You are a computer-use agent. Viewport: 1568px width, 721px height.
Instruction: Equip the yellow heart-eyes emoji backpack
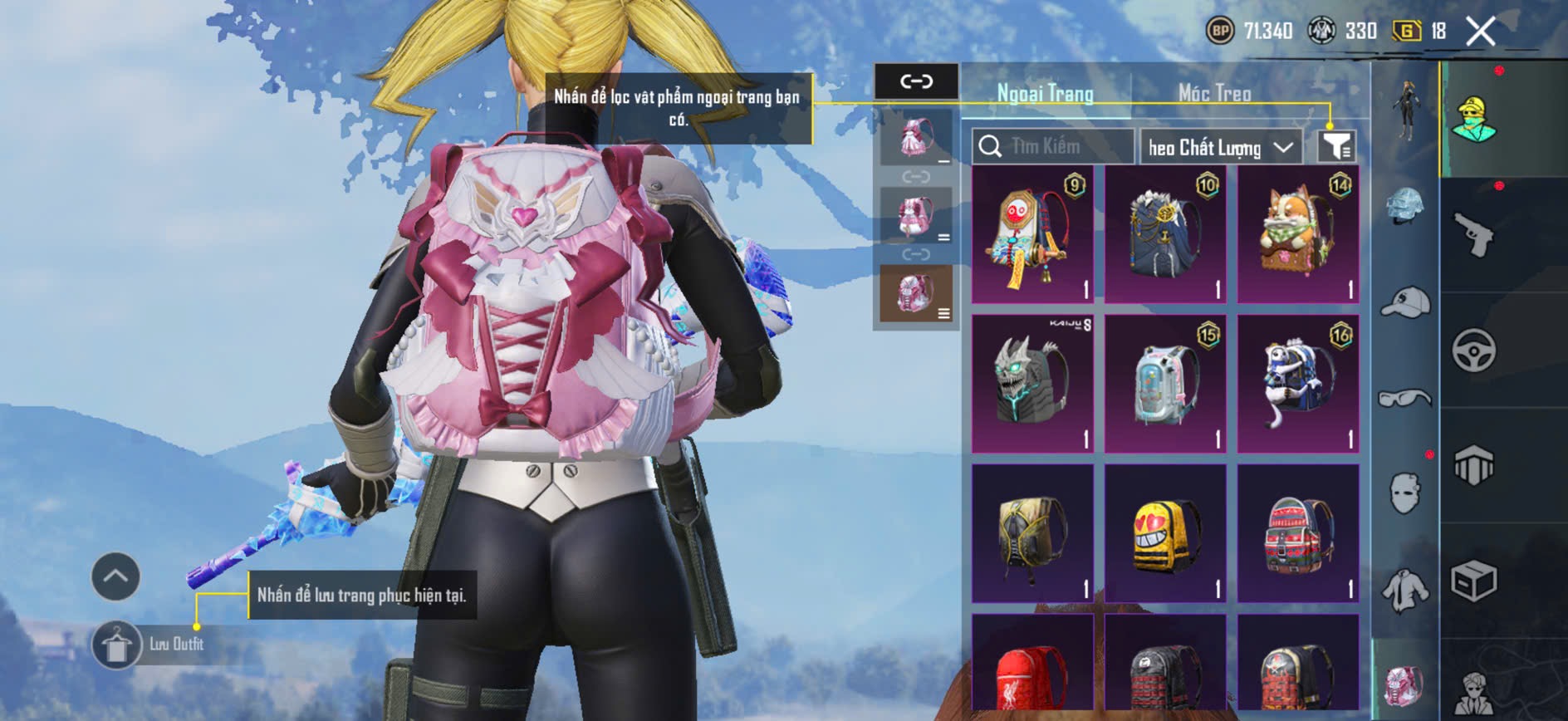coord(1165,533)
